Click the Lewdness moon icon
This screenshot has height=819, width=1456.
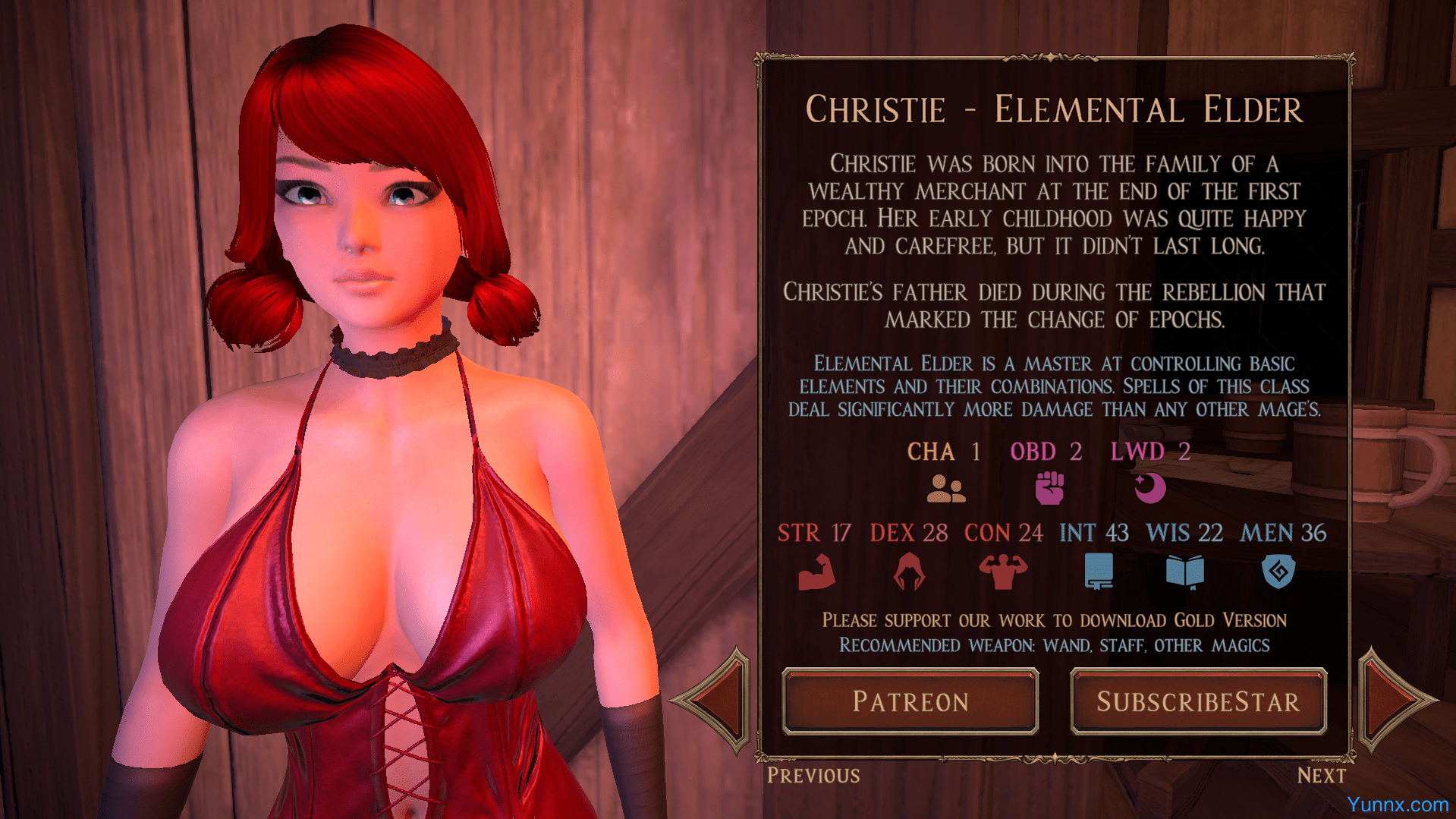pos(1149,488)
